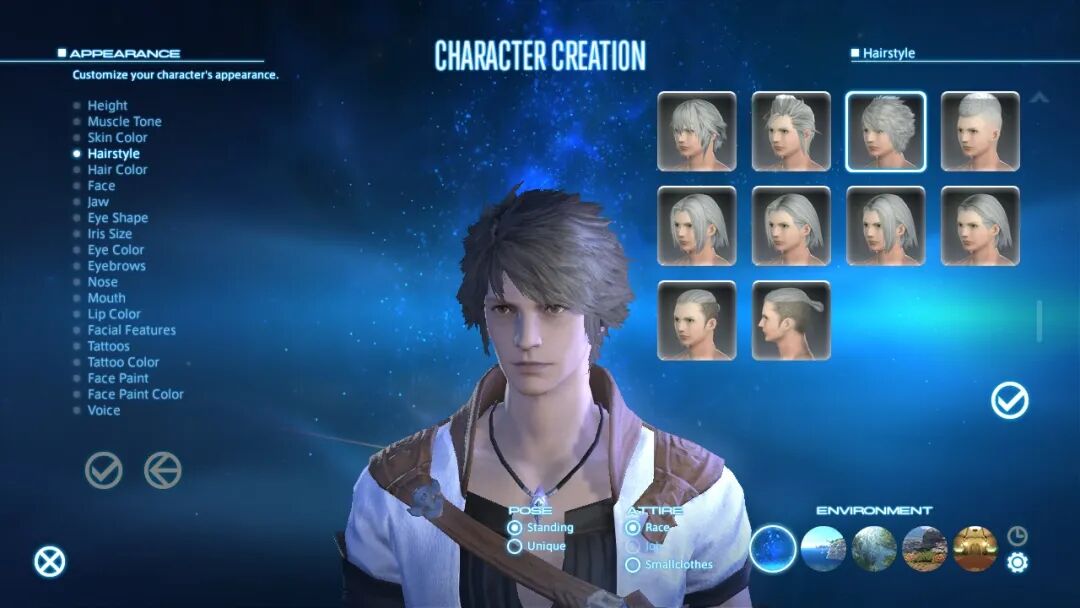The height and width of the screenshot is (608, 1080).
Task: Select the side-profile ponytail hairstyle thumbnail
Action: point(791,320)
